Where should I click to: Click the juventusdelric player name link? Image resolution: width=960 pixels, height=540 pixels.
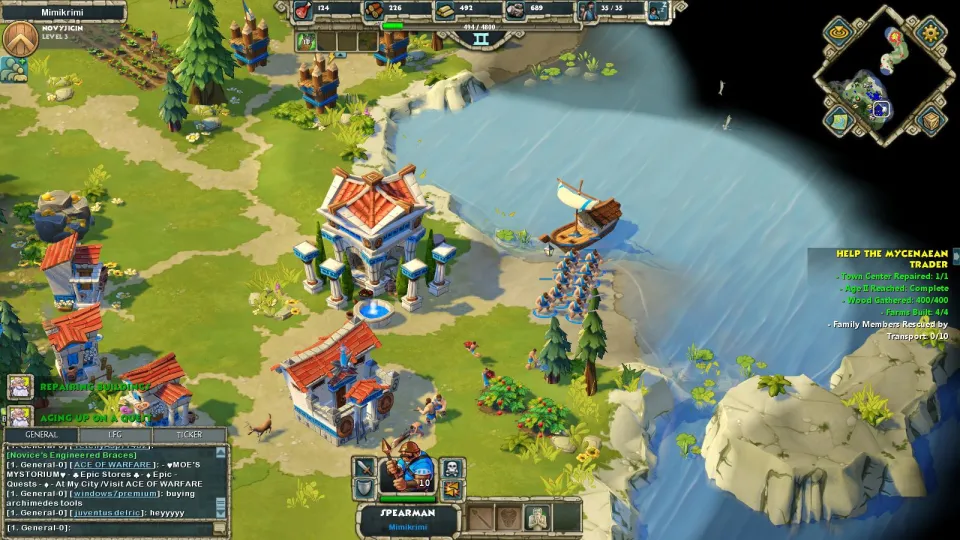point(106,512)
